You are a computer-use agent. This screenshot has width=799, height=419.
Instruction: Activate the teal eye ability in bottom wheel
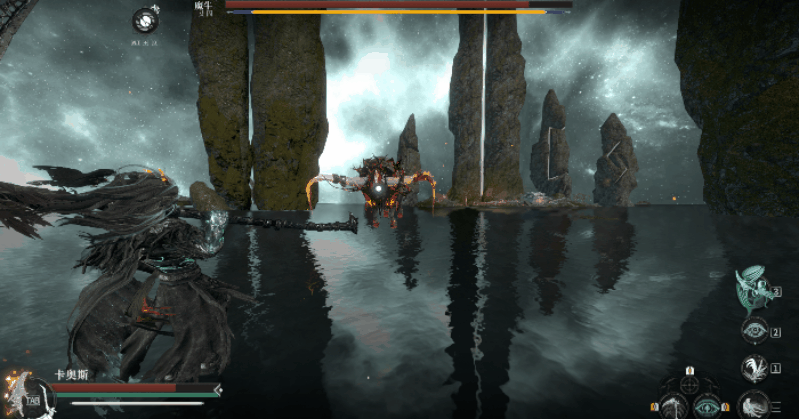tap(707, 406)
